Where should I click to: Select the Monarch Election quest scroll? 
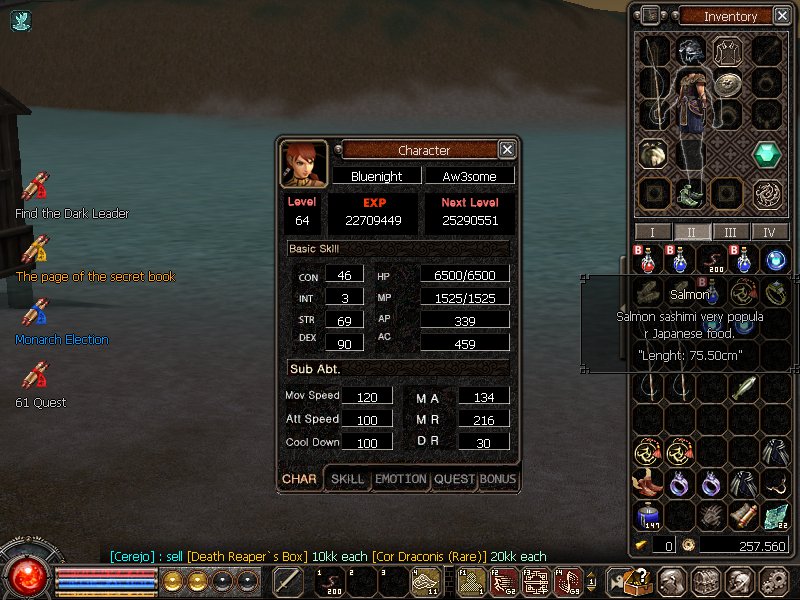(x=36, y=312)
